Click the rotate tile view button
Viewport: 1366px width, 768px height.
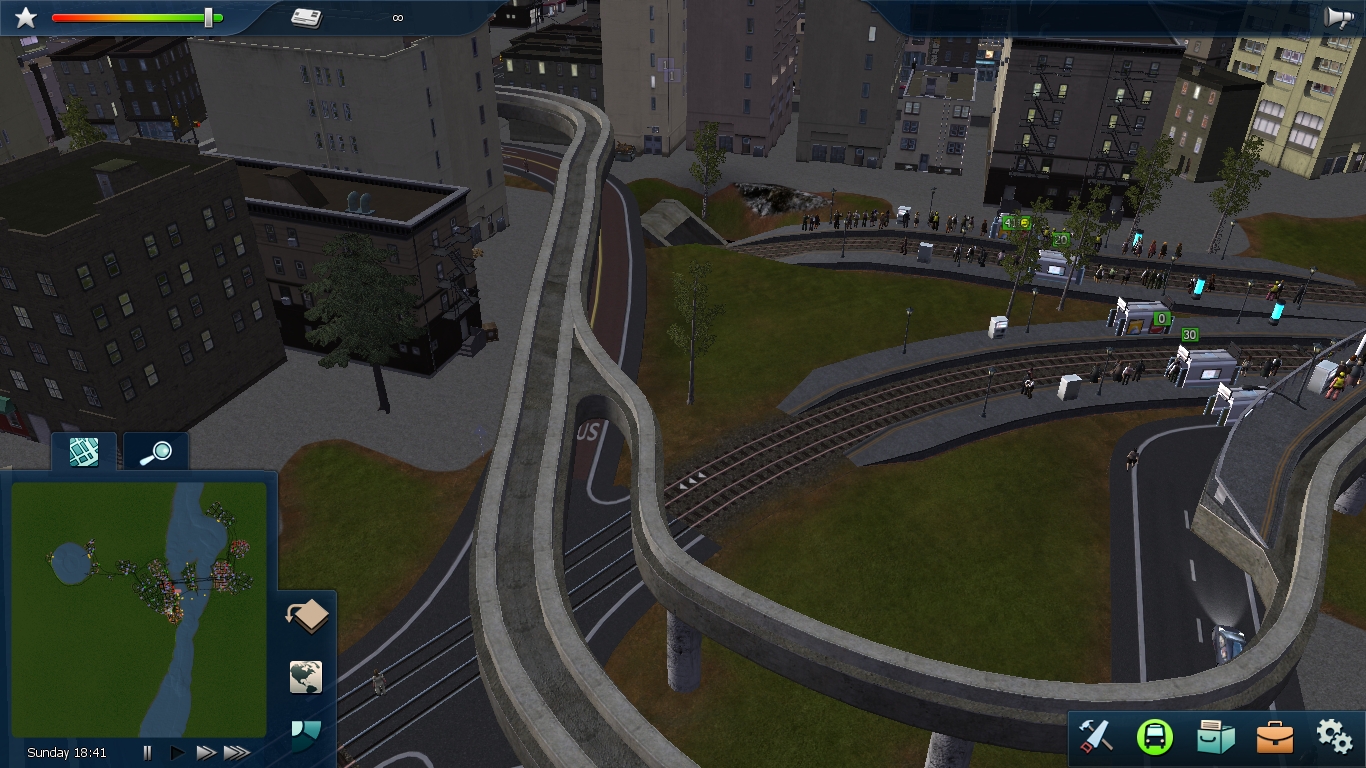(307, 616)
